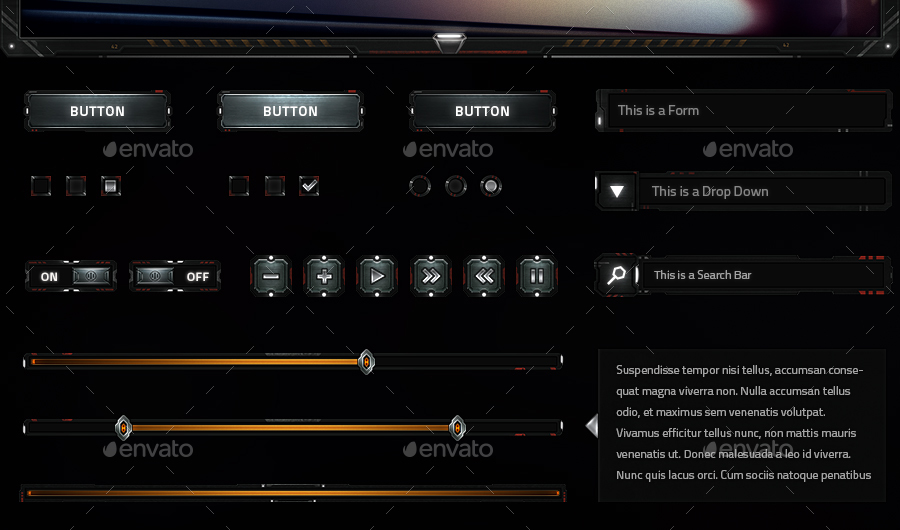Select the checkbox with the filled square
The width and height of the screenshot is (900, 530).
pos(111,185)
